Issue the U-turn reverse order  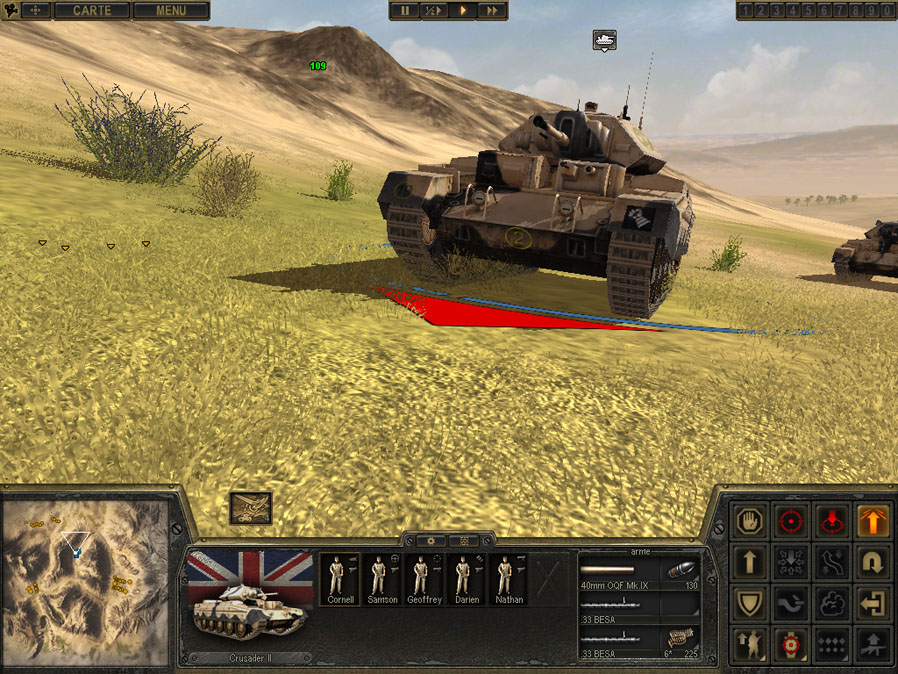coord(873,563)
